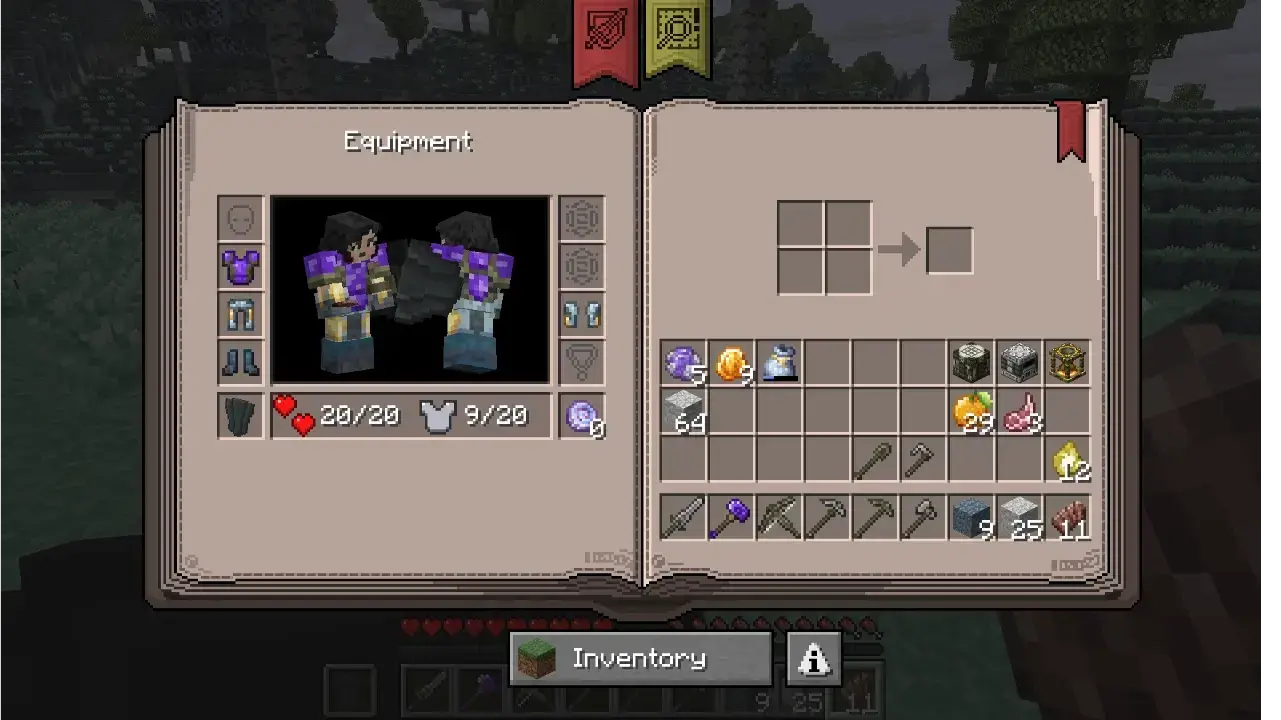
Task: Select the purple-headed hammer in the hotbar
Action: [732, 518]
